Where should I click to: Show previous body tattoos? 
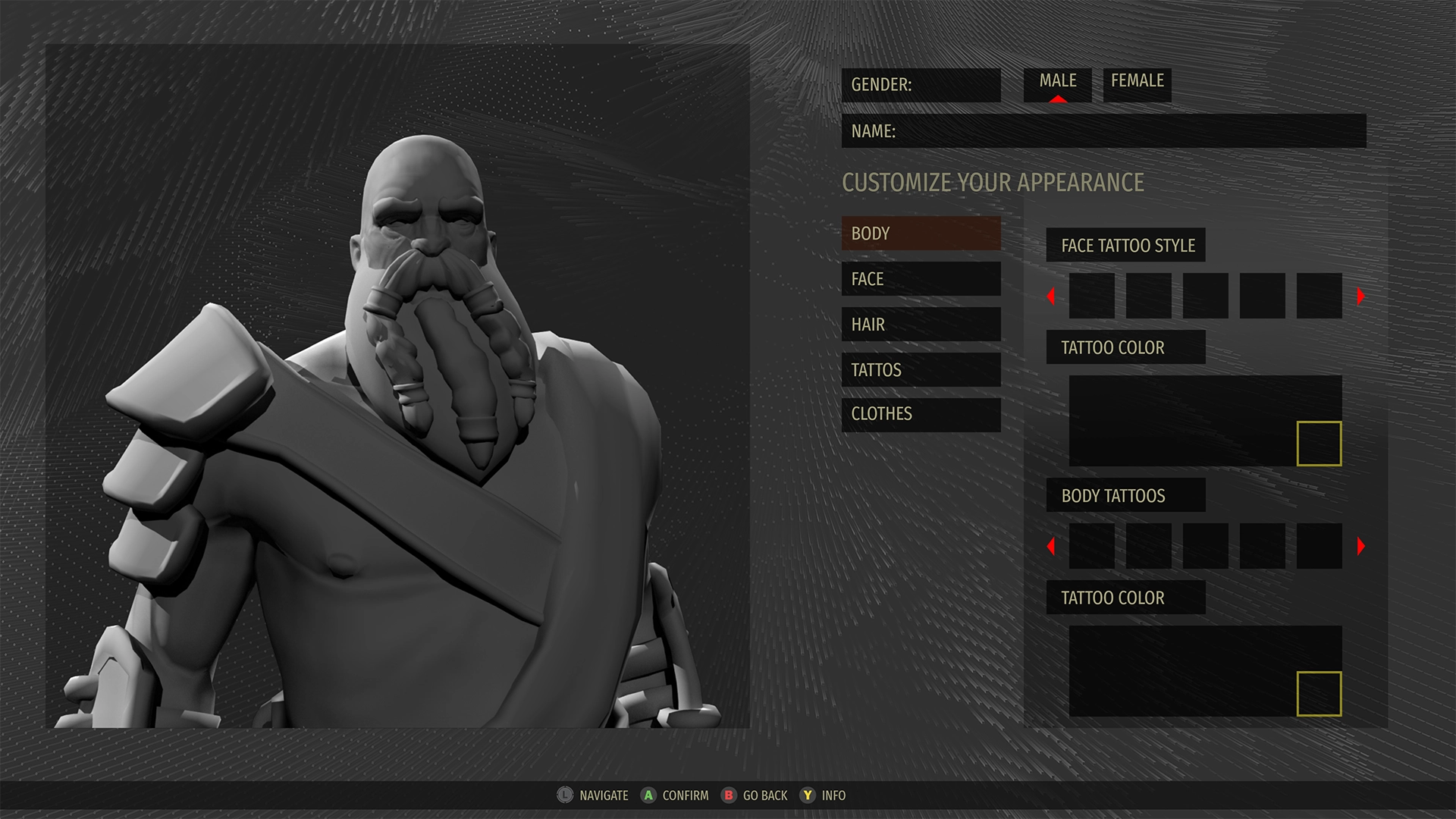tap(1051, 546)
